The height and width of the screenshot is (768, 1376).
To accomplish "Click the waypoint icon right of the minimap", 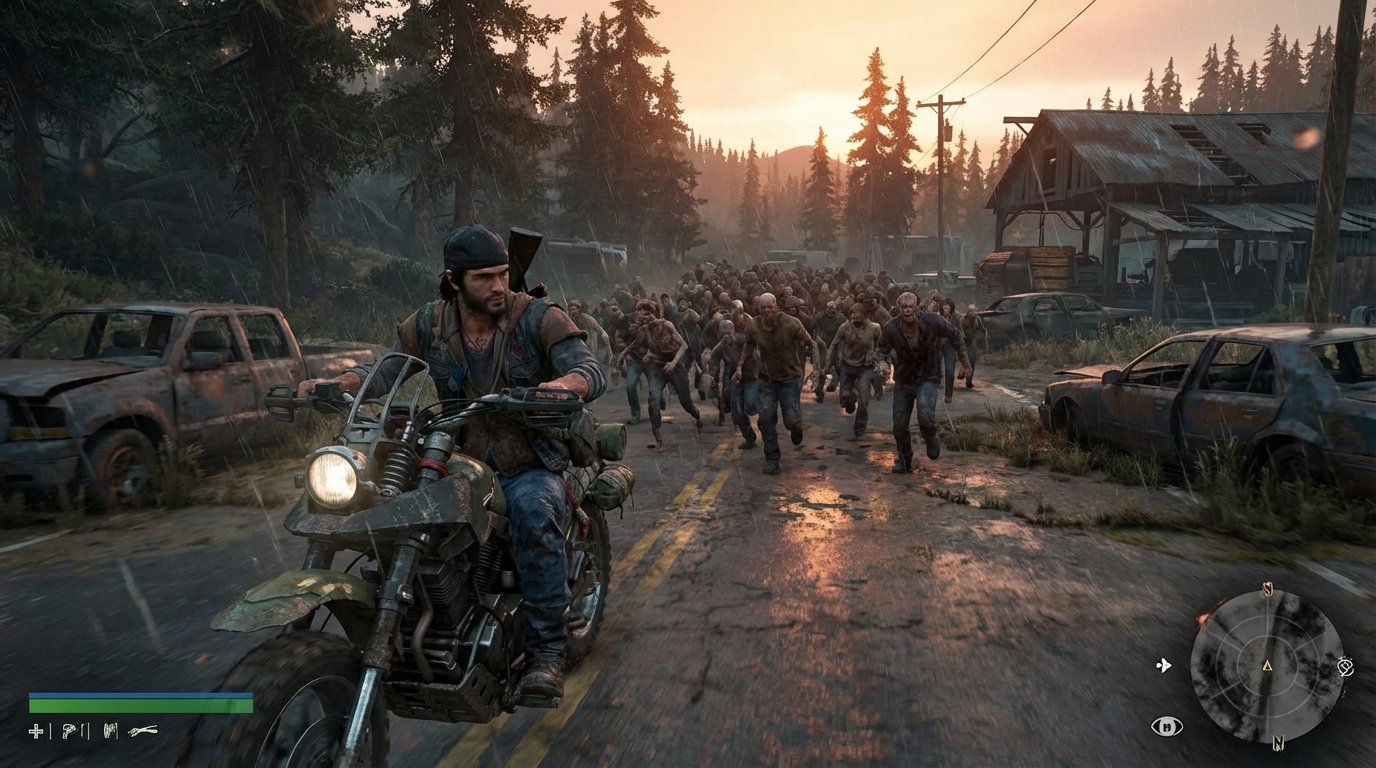I will point(1346,666).
